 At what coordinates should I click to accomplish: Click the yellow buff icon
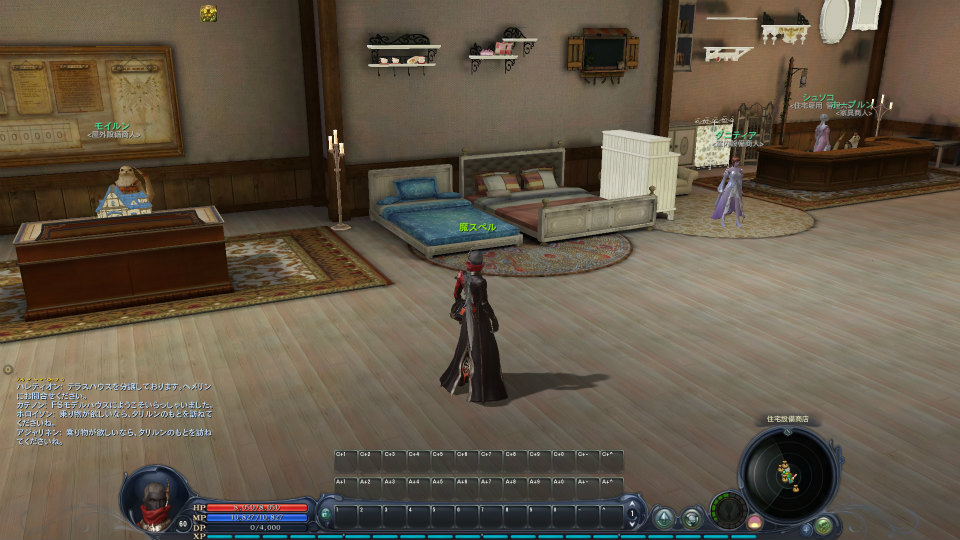pyautogui.click(x=208, y=13)
